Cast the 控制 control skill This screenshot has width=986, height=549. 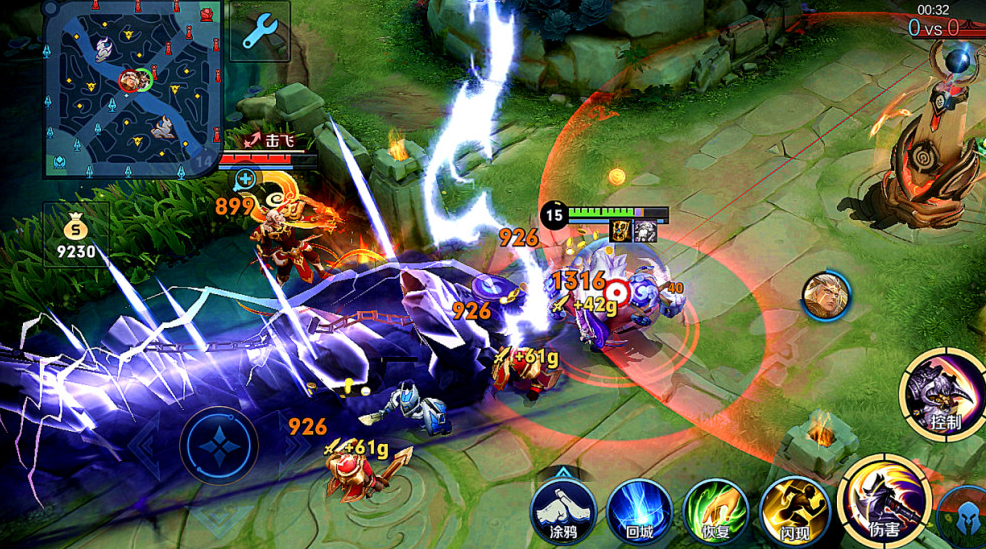point(944,394)
